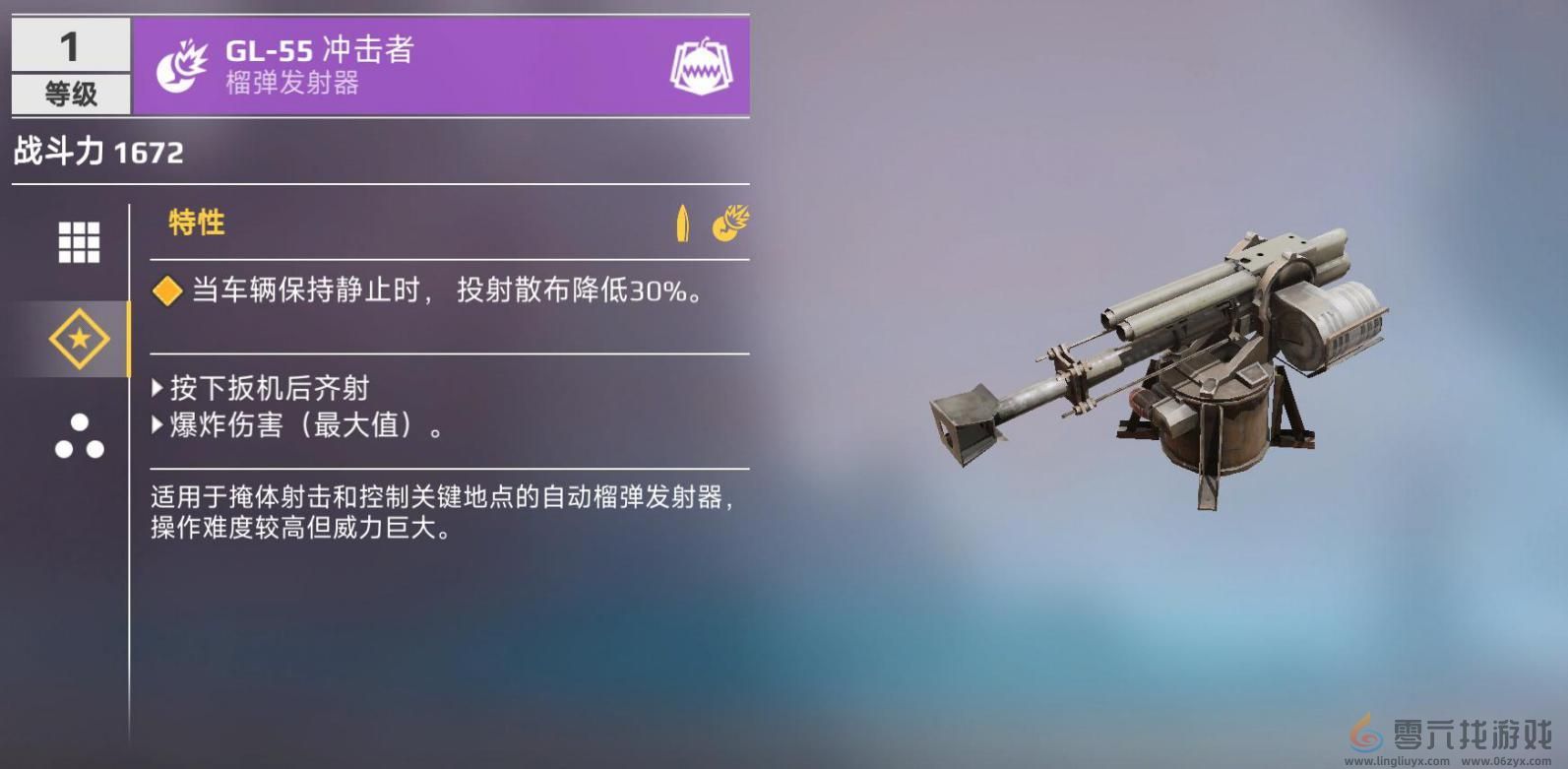Switch to the 特性 tab

(x=197, y=224)
